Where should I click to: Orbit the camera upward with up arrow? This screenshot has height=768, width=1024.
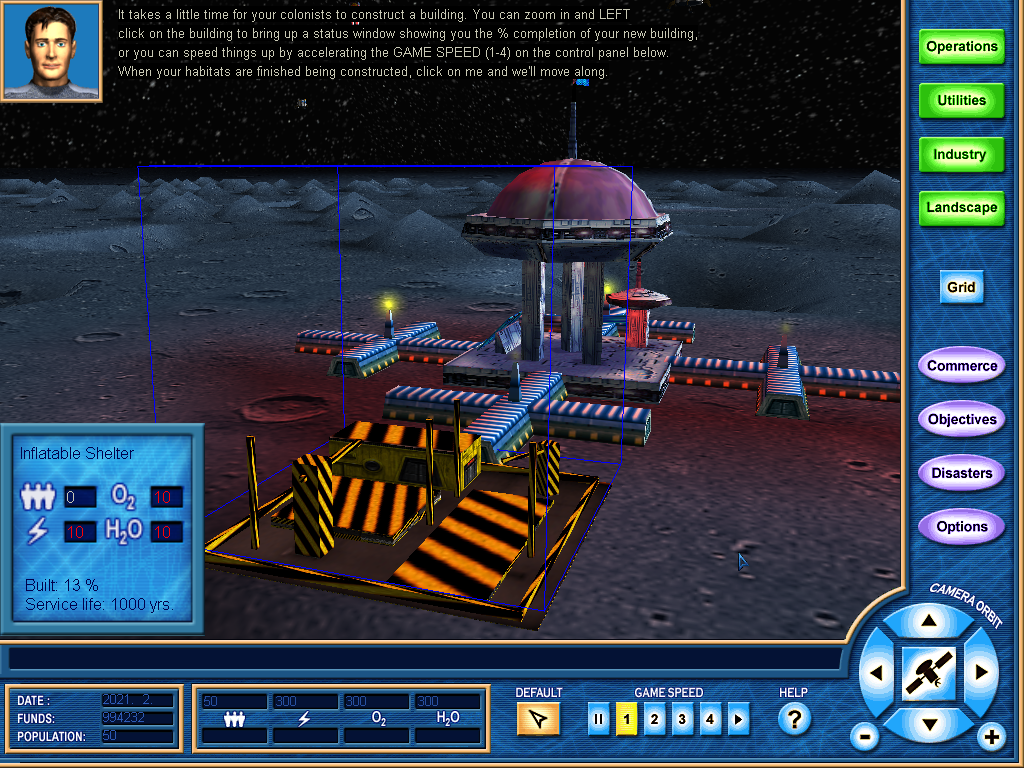(x=929, y=621)
